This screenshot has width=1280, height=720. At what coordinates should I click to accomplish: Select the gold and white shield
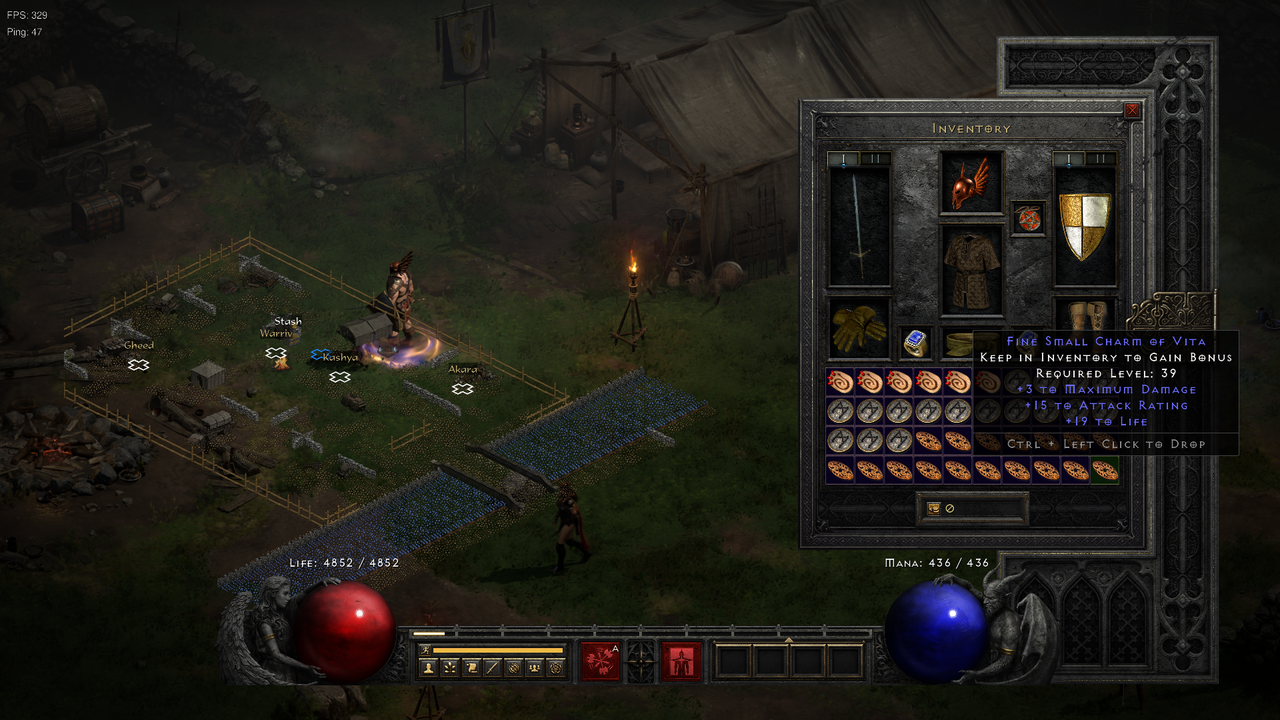pos(1085,227)
